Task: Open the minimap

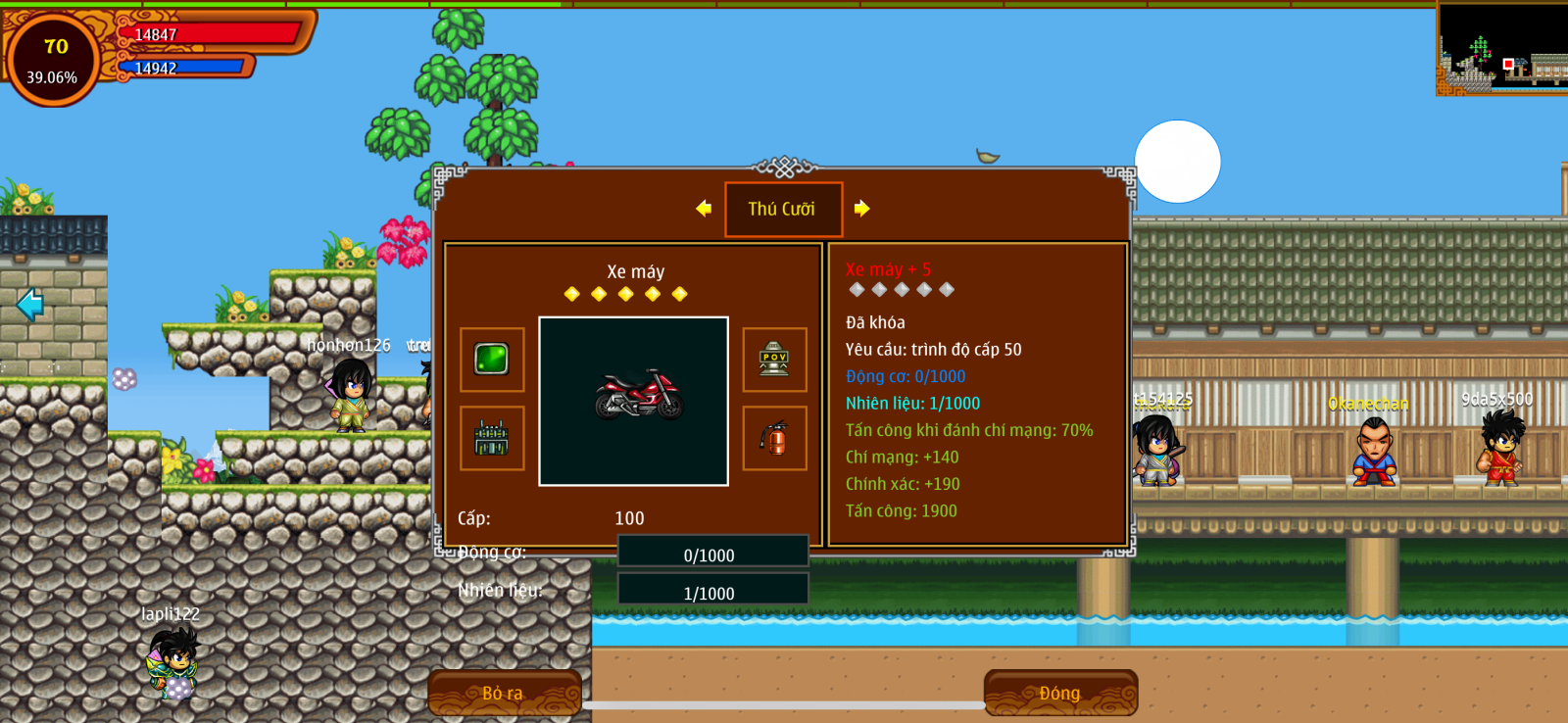Action: [x=1501, y=48]
